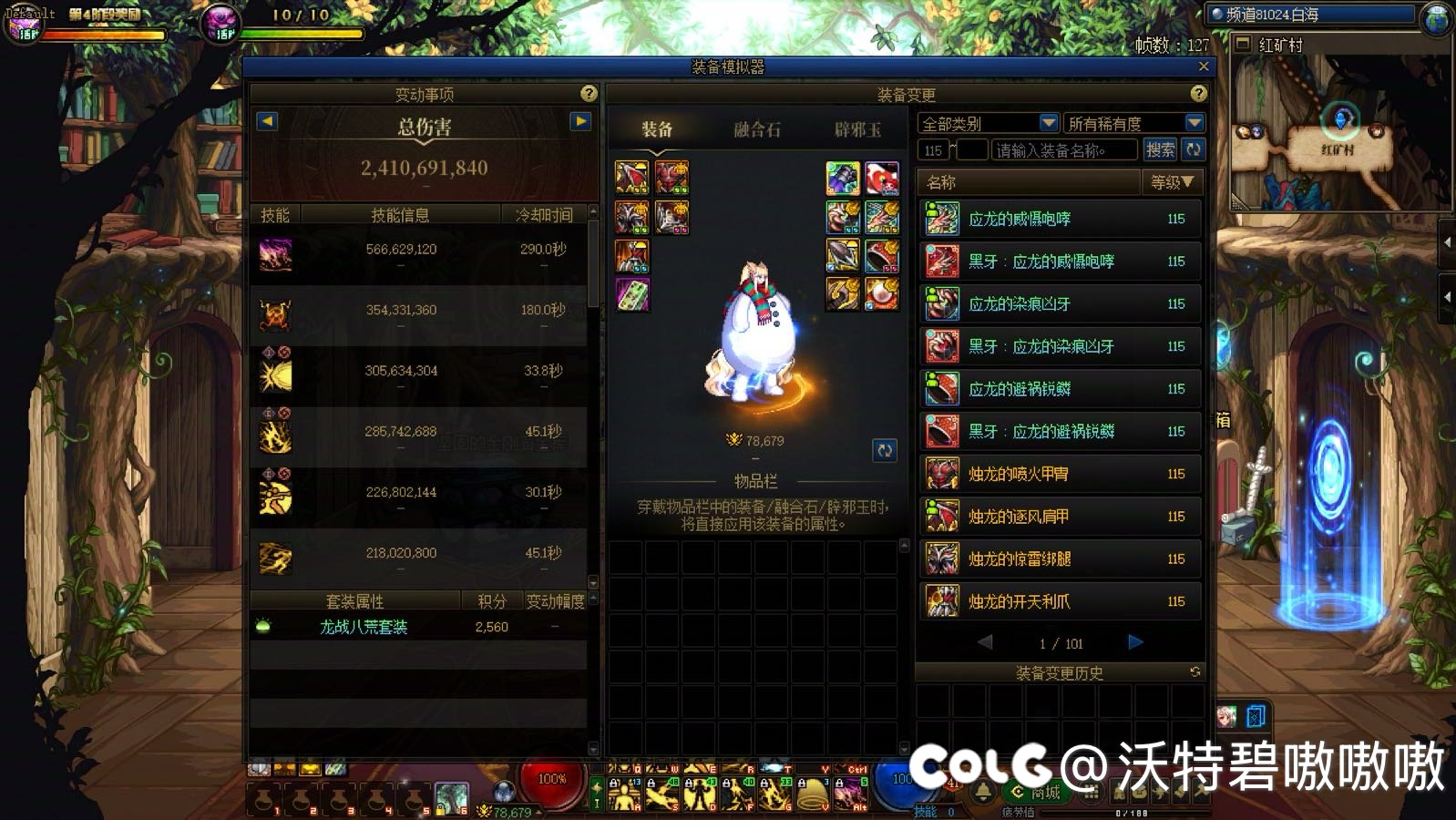Click the next page arrow under the equipment list
The image size is (1456, 820).
1135,642
